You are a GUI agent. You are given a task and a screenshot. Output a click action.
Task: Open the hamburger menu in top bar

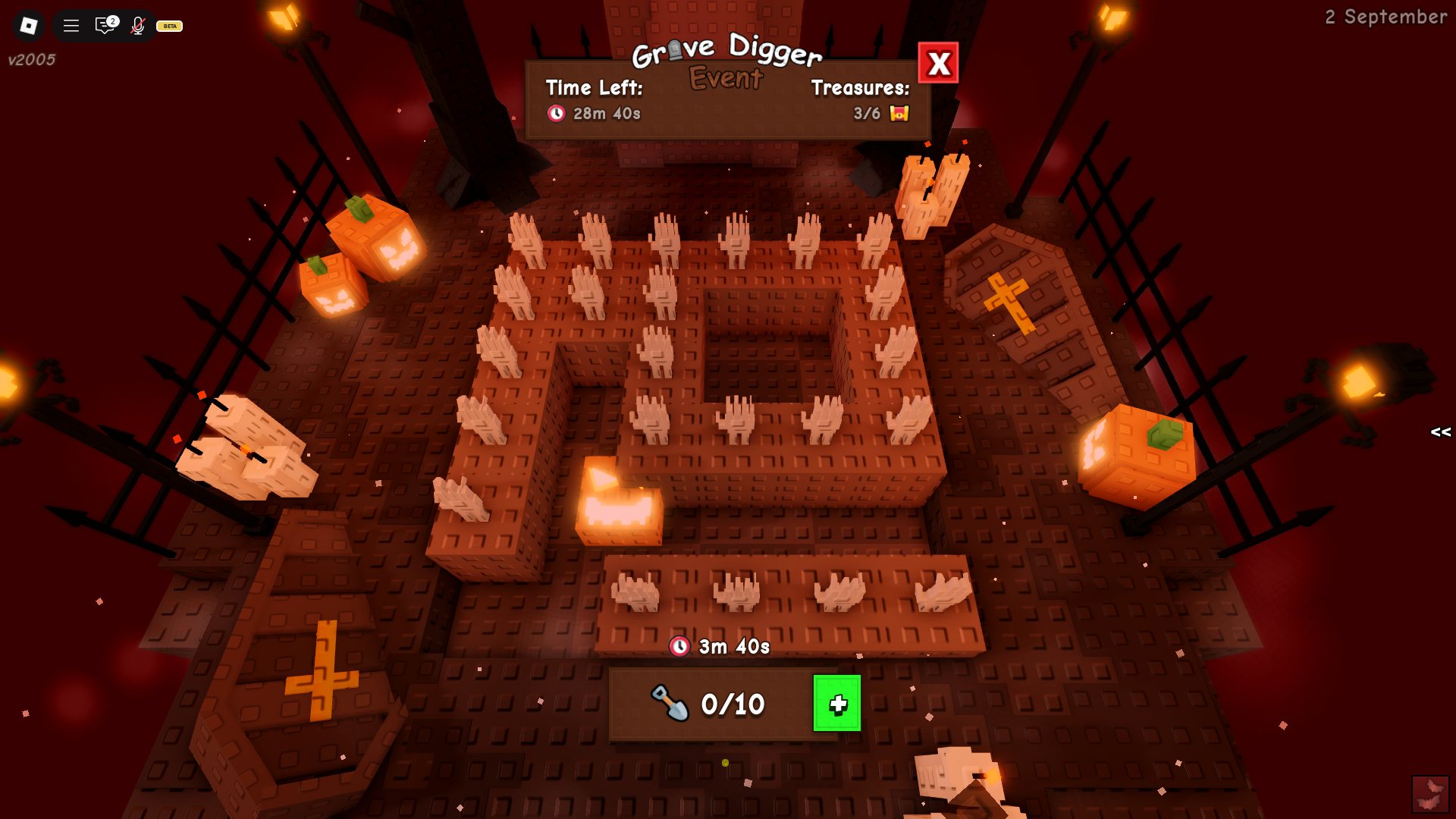[71, 26]
